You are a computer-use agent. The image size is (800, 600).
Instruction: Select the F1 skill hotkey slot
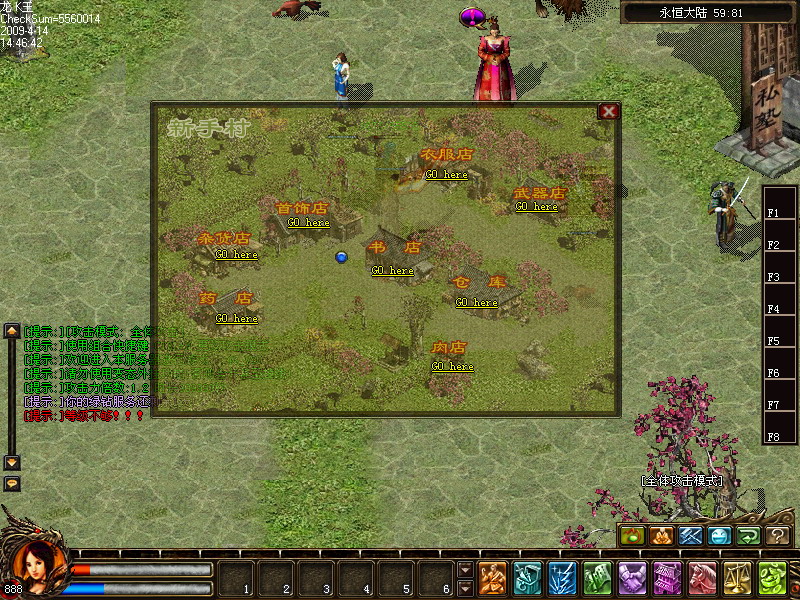click(773, 213)
